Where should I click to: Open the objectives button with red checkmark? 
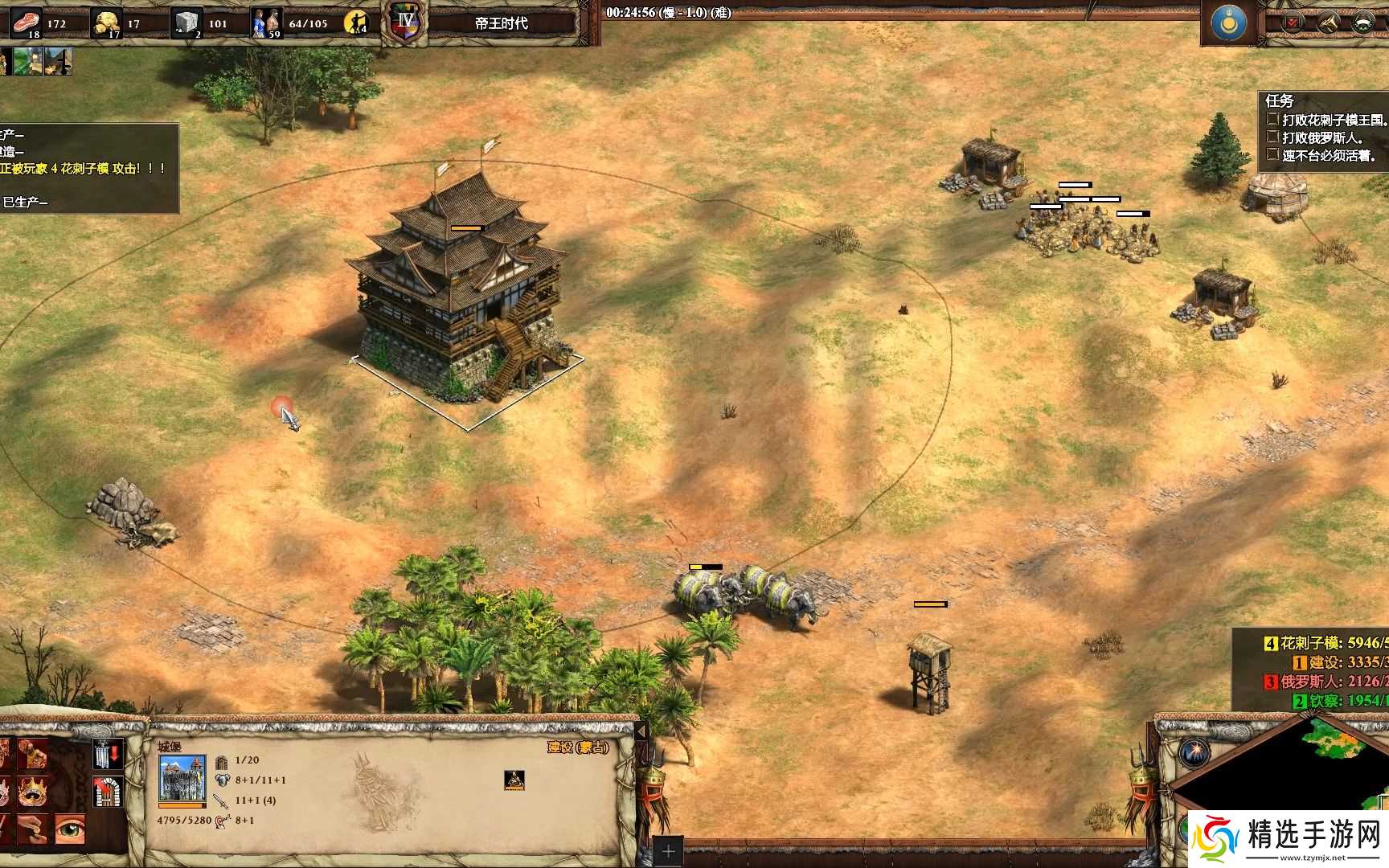(1293, 23)
